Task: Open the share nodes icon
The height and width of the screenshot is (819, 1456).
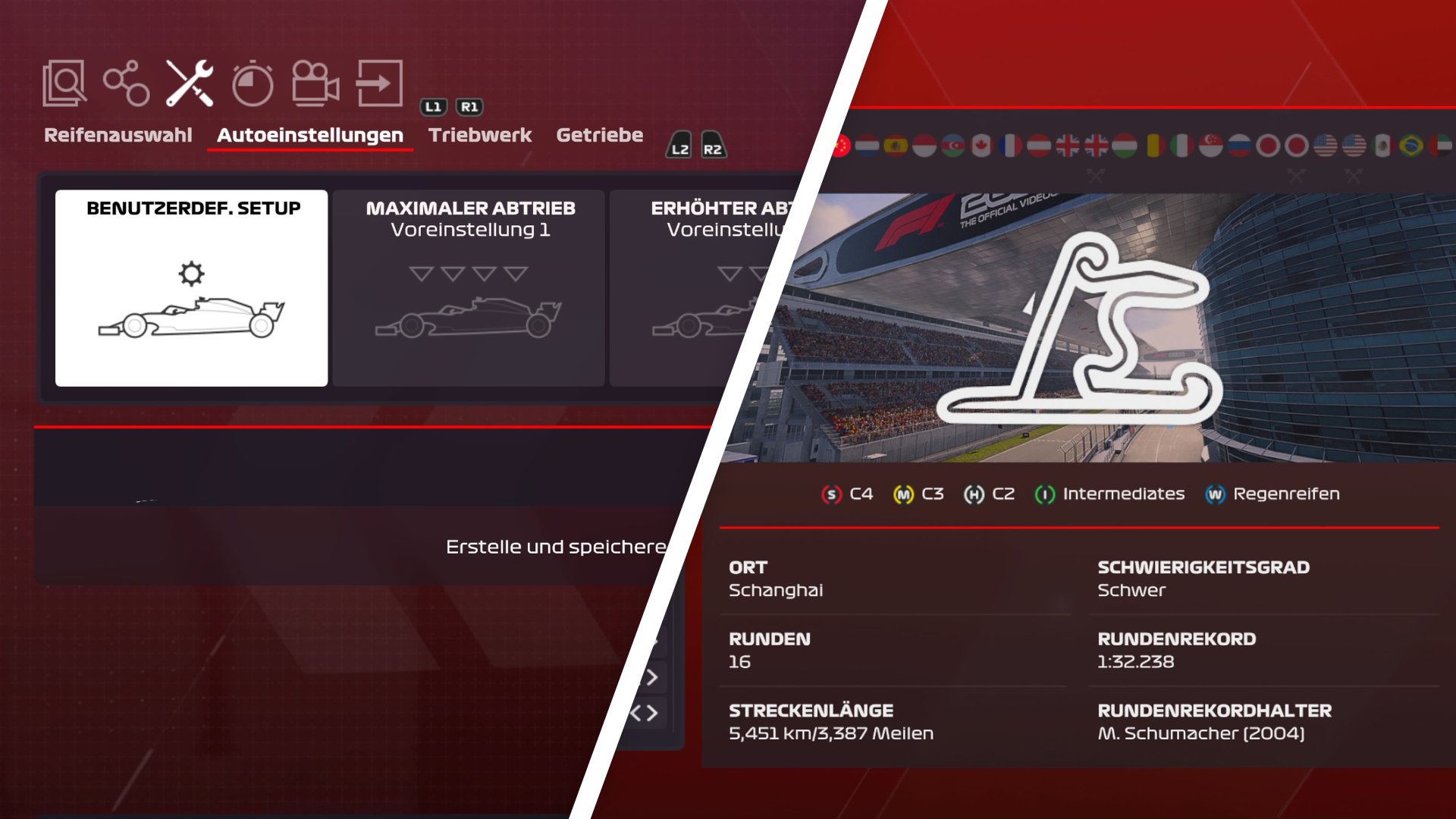Action: (x=126, y=83)
